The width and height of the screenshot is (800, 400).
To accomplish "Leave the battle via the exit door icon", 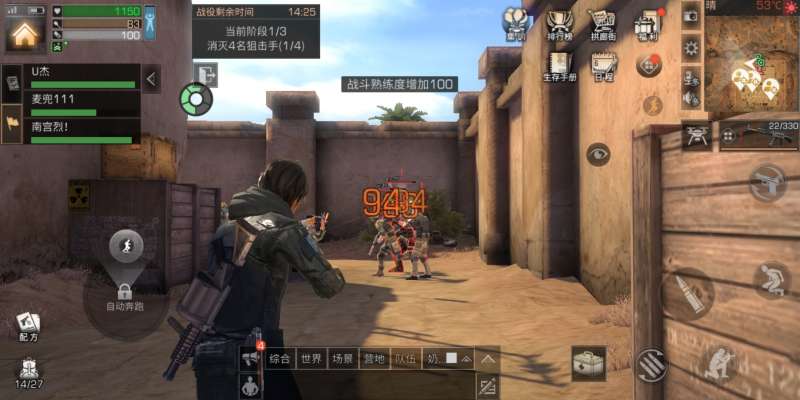I will click(206, 74).
